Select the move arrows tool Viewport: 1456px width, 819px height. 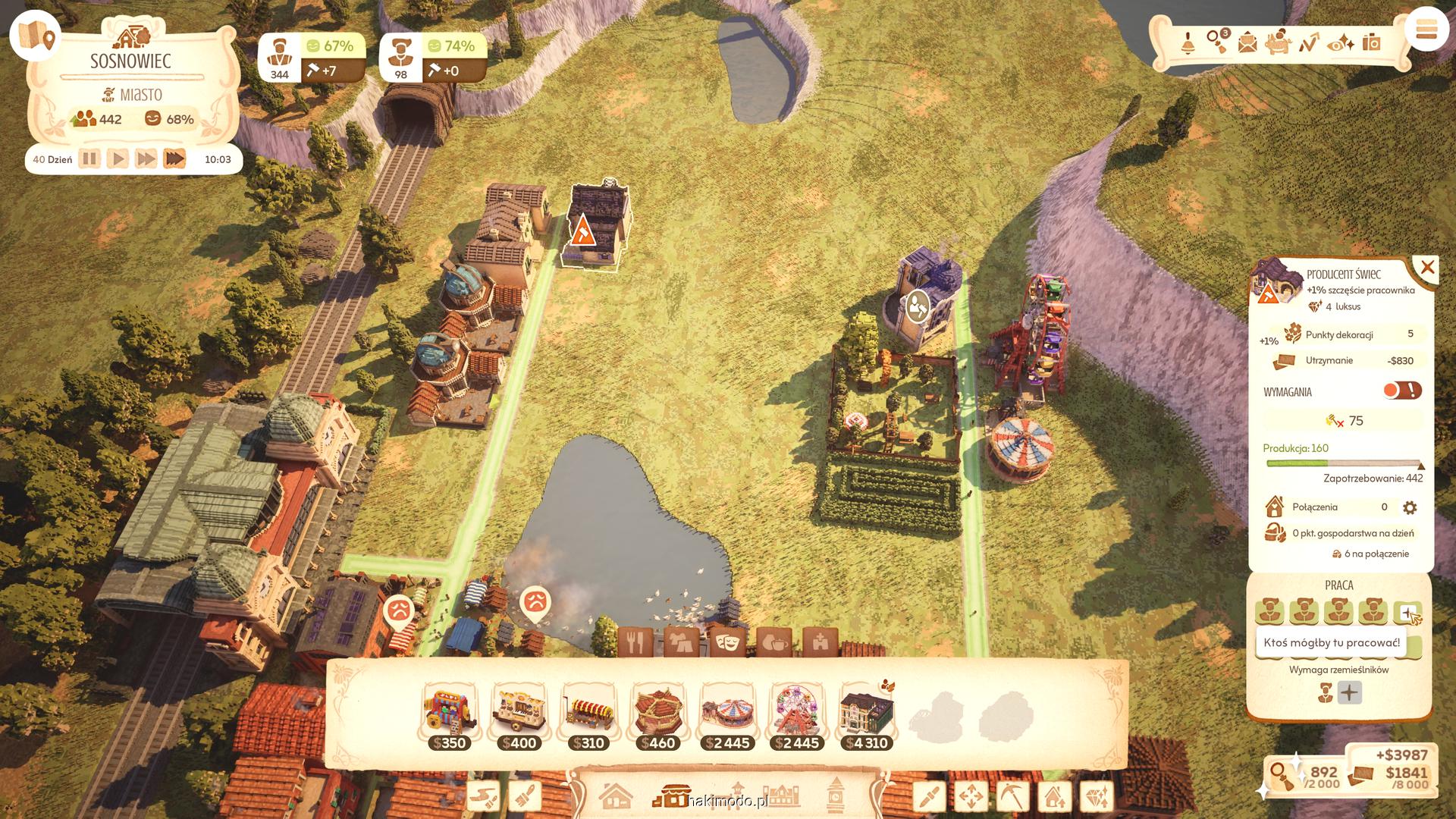pyautogui.click(x=971, y=796)
